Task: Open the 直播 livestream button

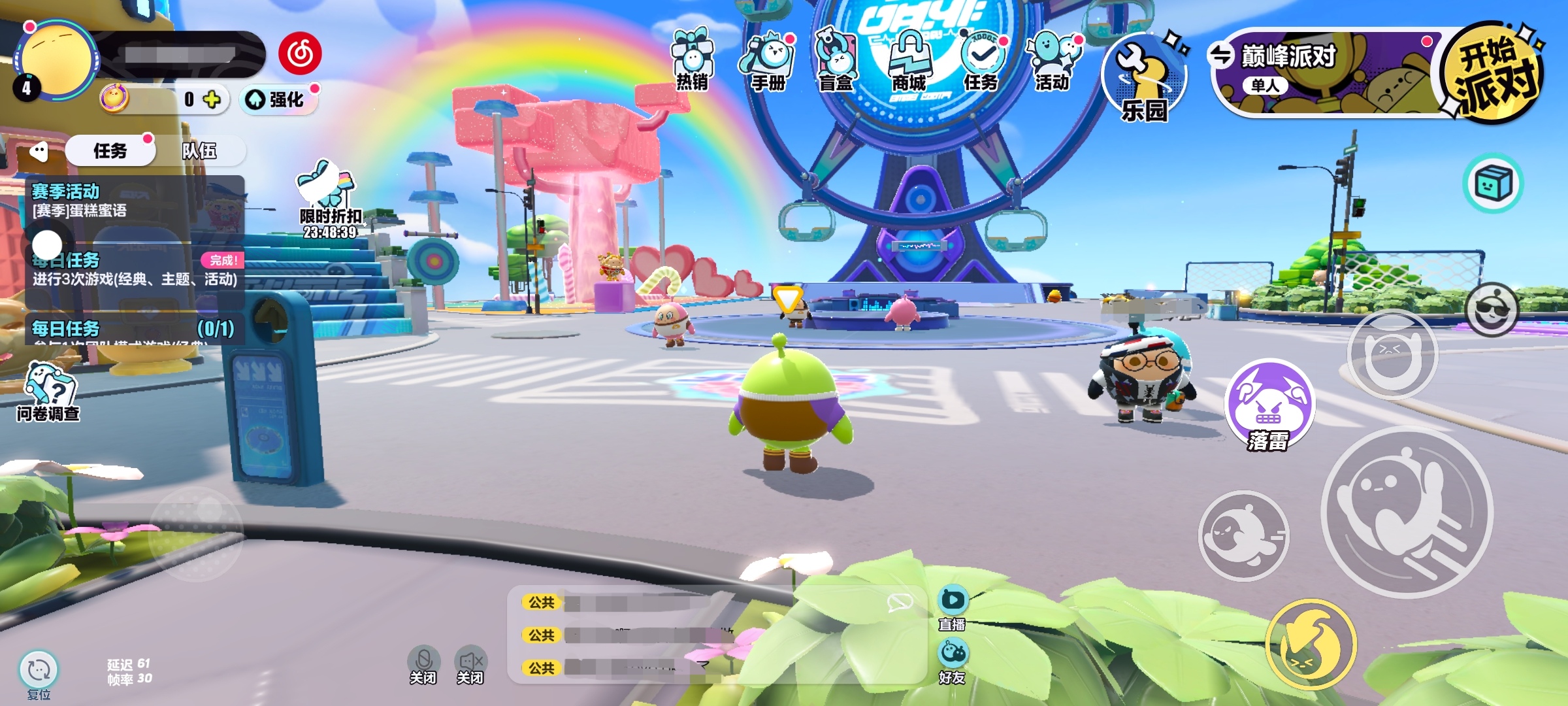Action: point(953,608)
